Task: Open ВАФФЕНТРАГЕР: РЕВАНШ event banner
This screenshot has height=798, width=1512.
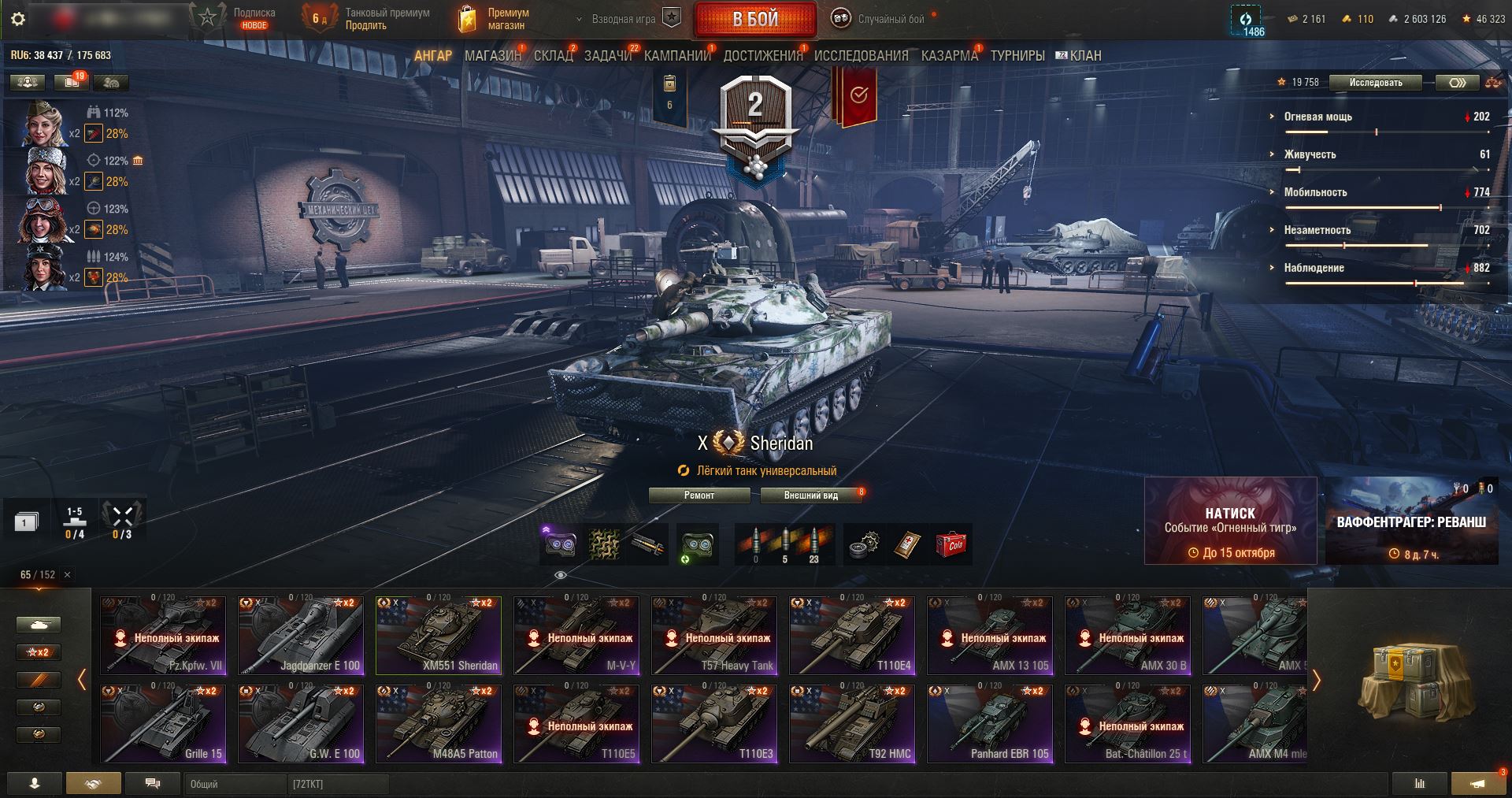Action: pyautogui.click(x=1411, y=521)
